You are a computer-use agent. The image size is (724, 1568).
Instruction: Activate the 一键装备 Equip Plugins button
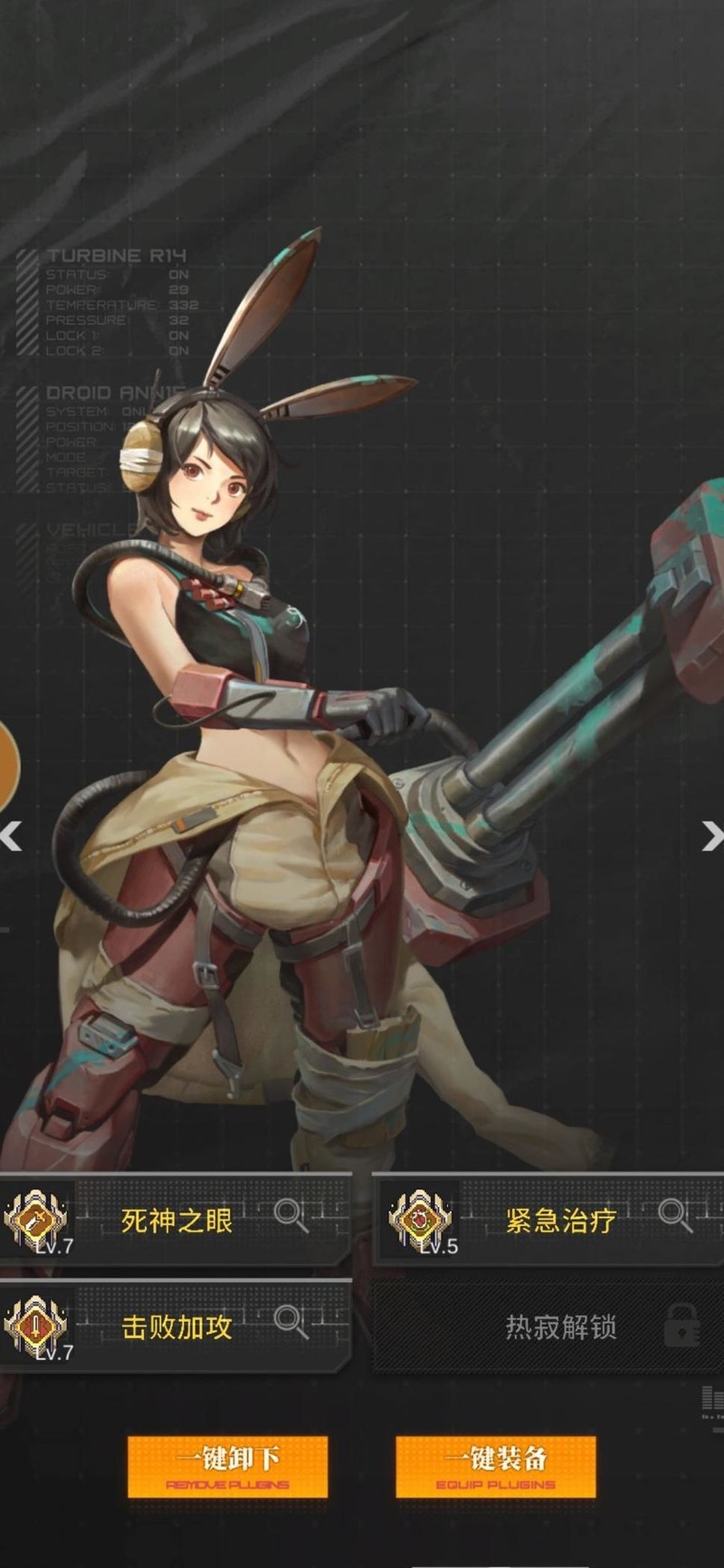coord(495,1466)
